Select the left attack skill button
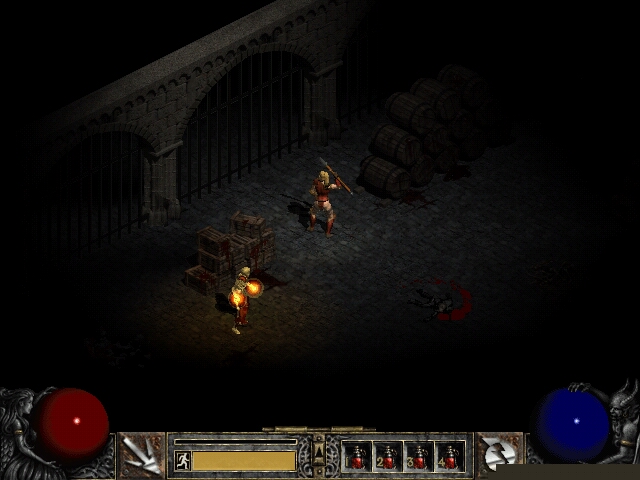 (141, 455)
